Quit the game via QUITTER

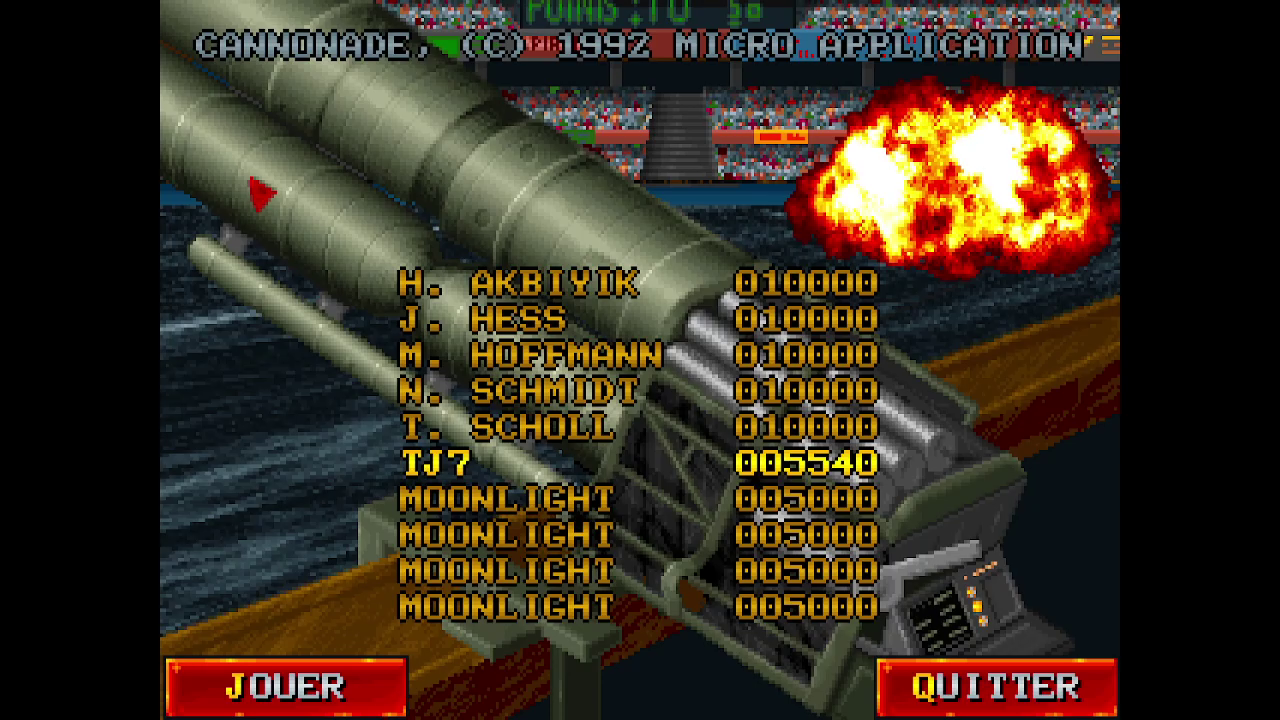[x=996, y=687]
